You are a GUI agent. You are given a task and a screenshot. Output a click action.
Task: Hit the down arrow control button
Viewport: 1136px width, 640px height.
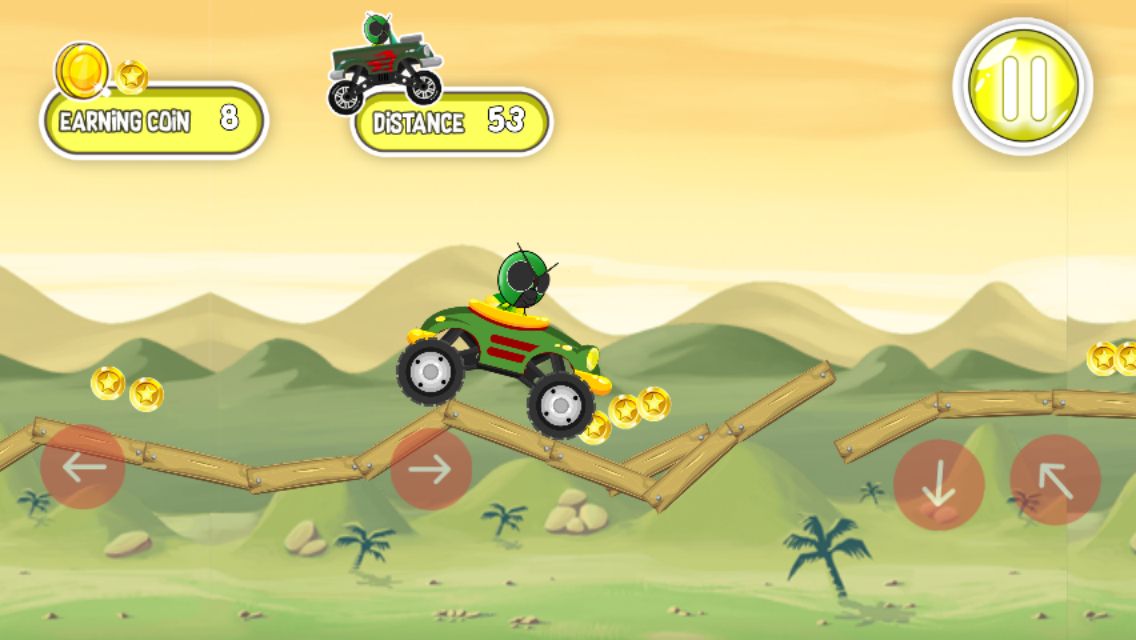[938, 485]
